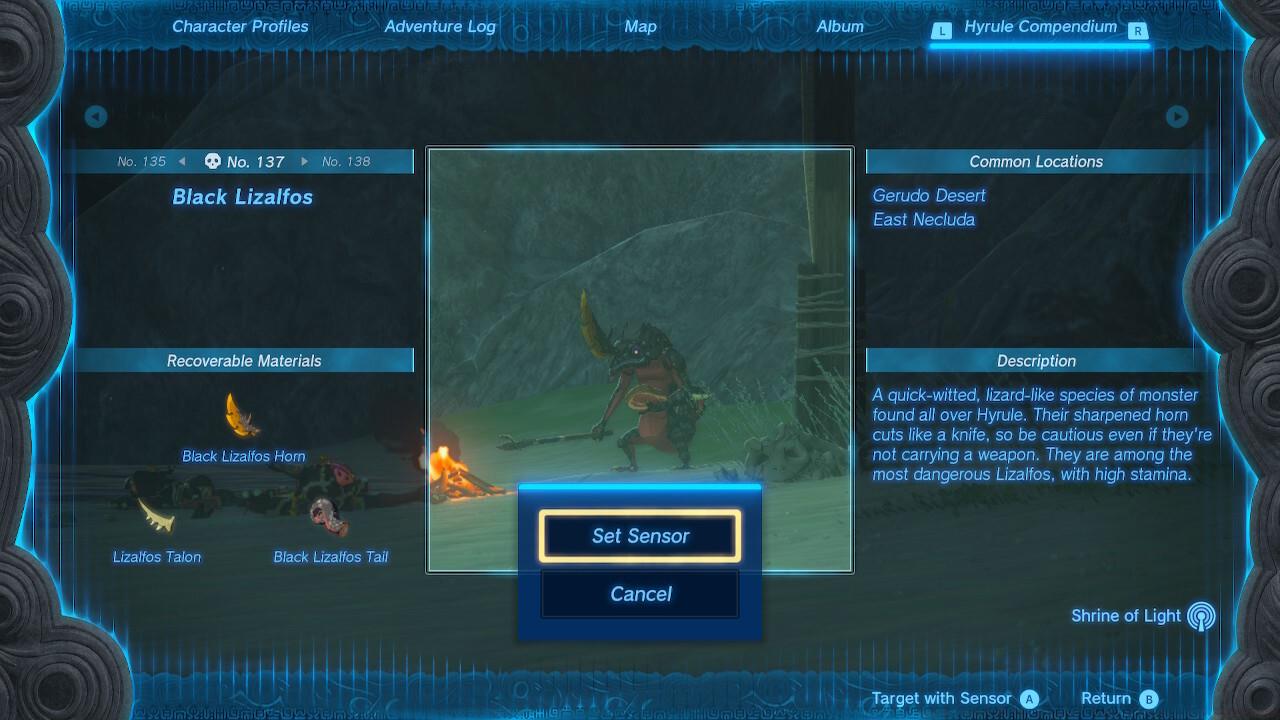Toggle the sensor with Set Sensor option
Image resolution: width=1280 pixels, height=720 pixels.
click(639, 535)
